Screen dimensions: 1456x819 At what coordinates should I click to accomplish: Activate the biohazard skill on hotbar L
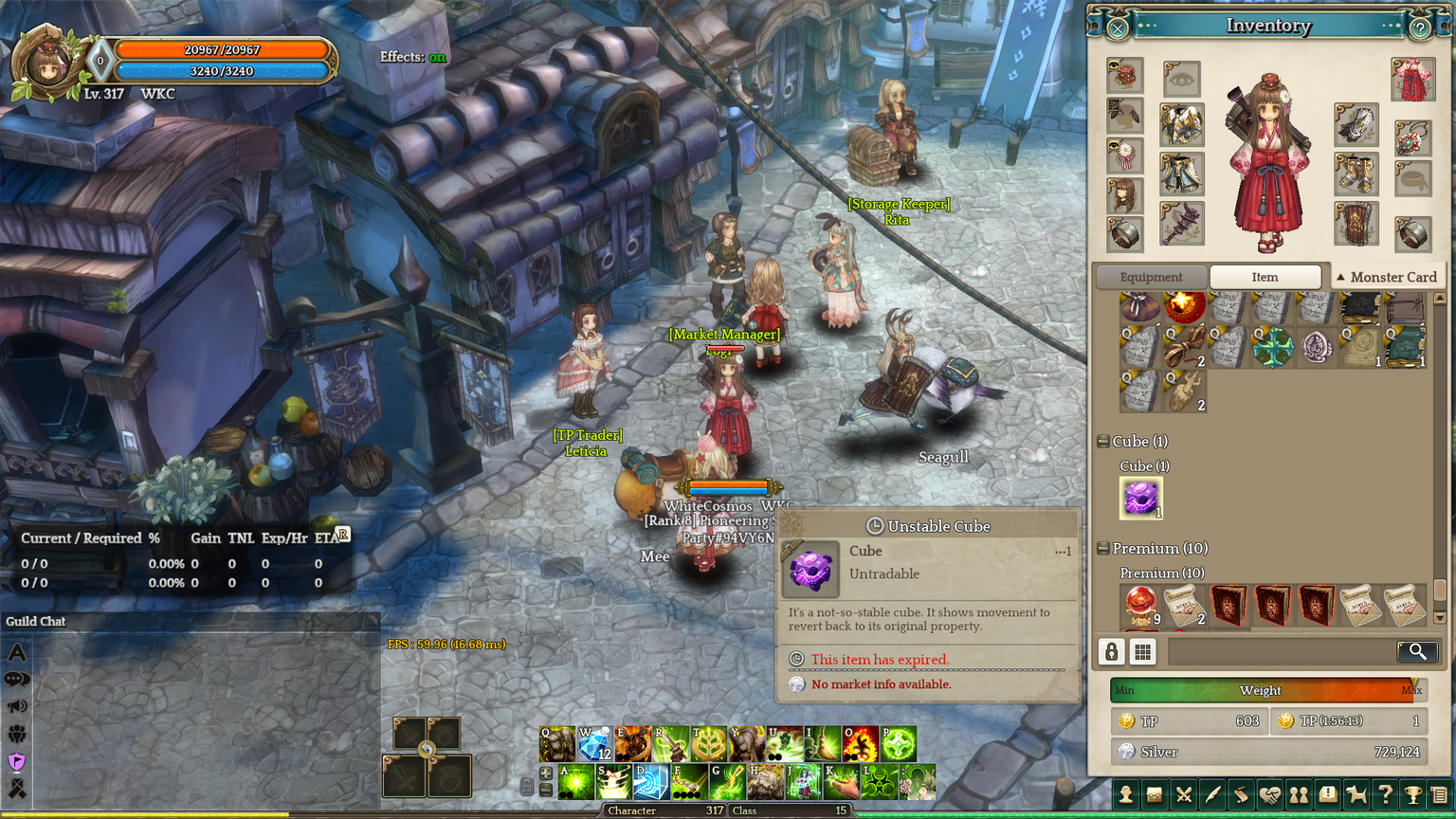[880, 783]
